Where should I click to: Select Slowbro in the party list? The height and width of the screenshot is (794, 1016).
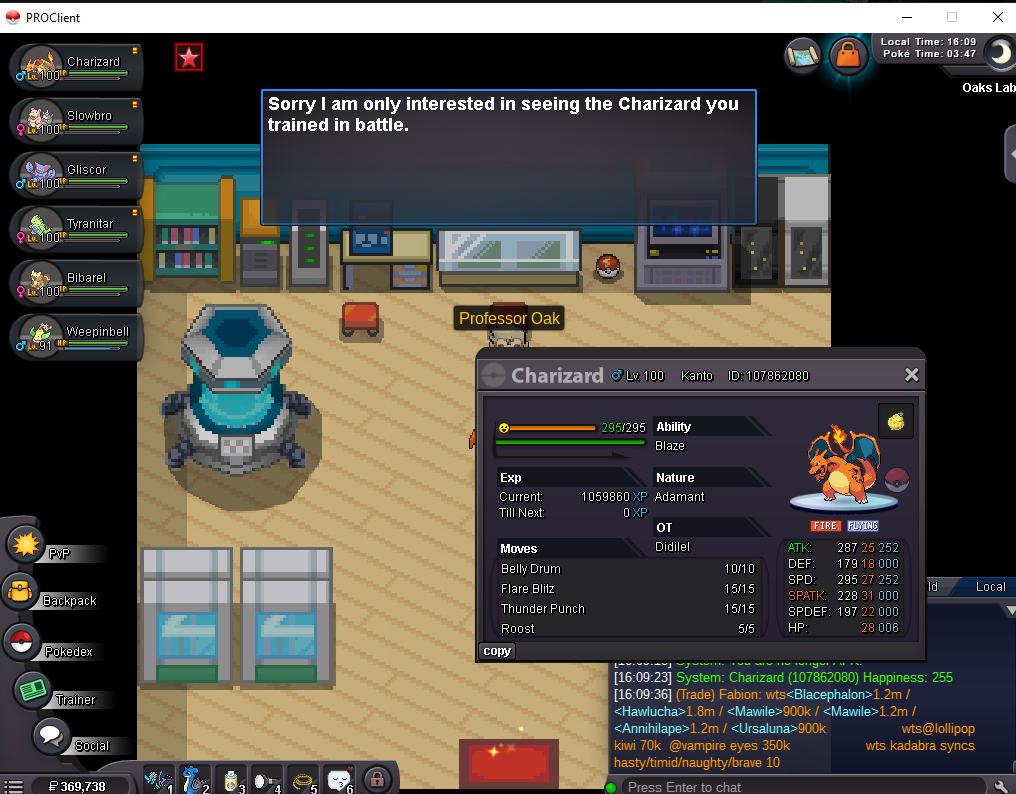[x=76, y=122]
